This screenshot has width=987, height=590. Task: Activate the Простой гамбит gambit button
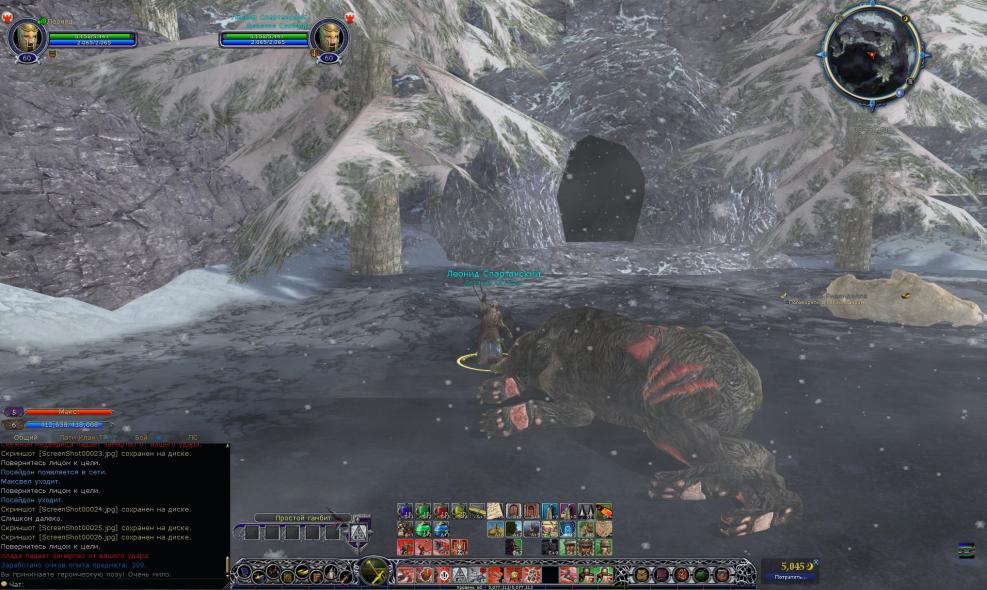pos(360,530)
